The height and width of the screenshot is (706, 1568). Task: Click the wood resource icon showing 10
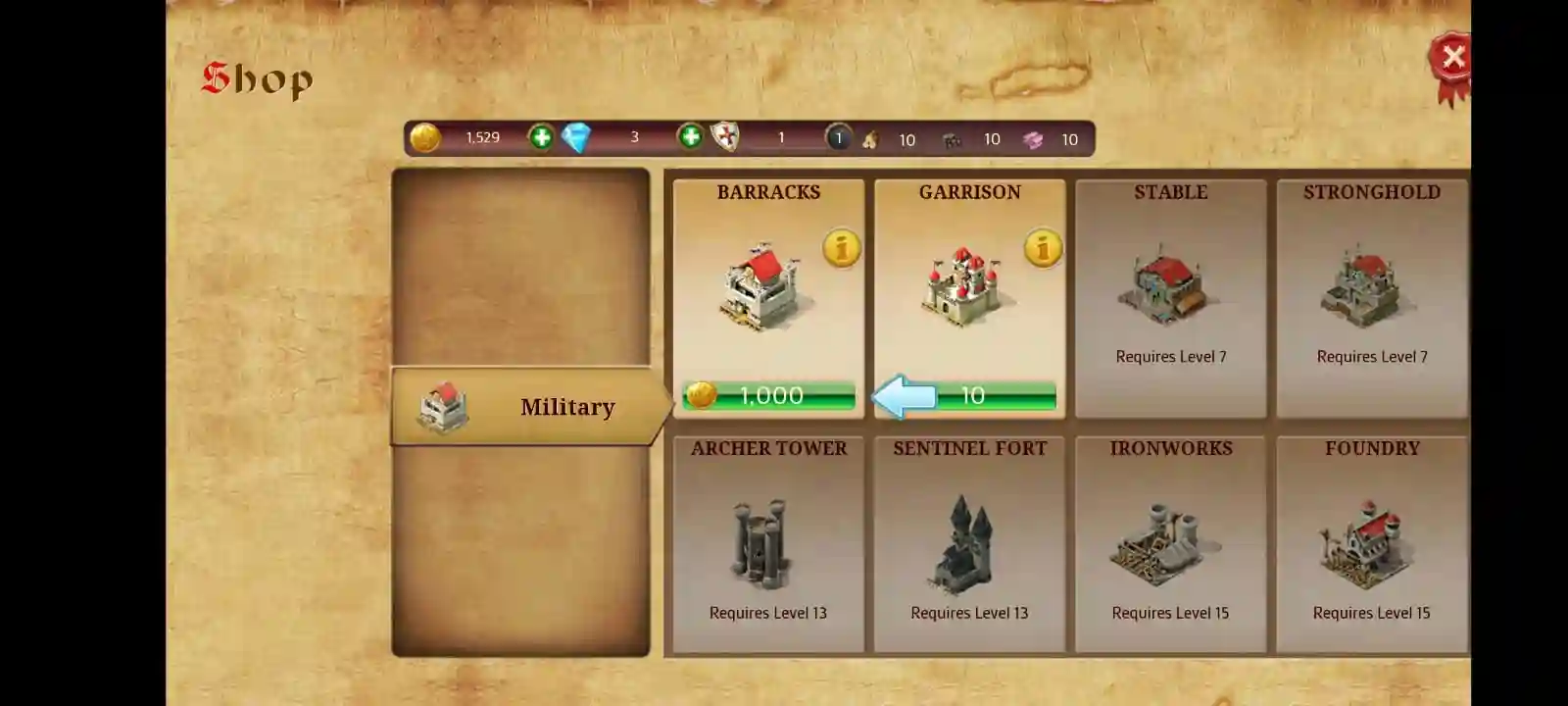[871, 140]
